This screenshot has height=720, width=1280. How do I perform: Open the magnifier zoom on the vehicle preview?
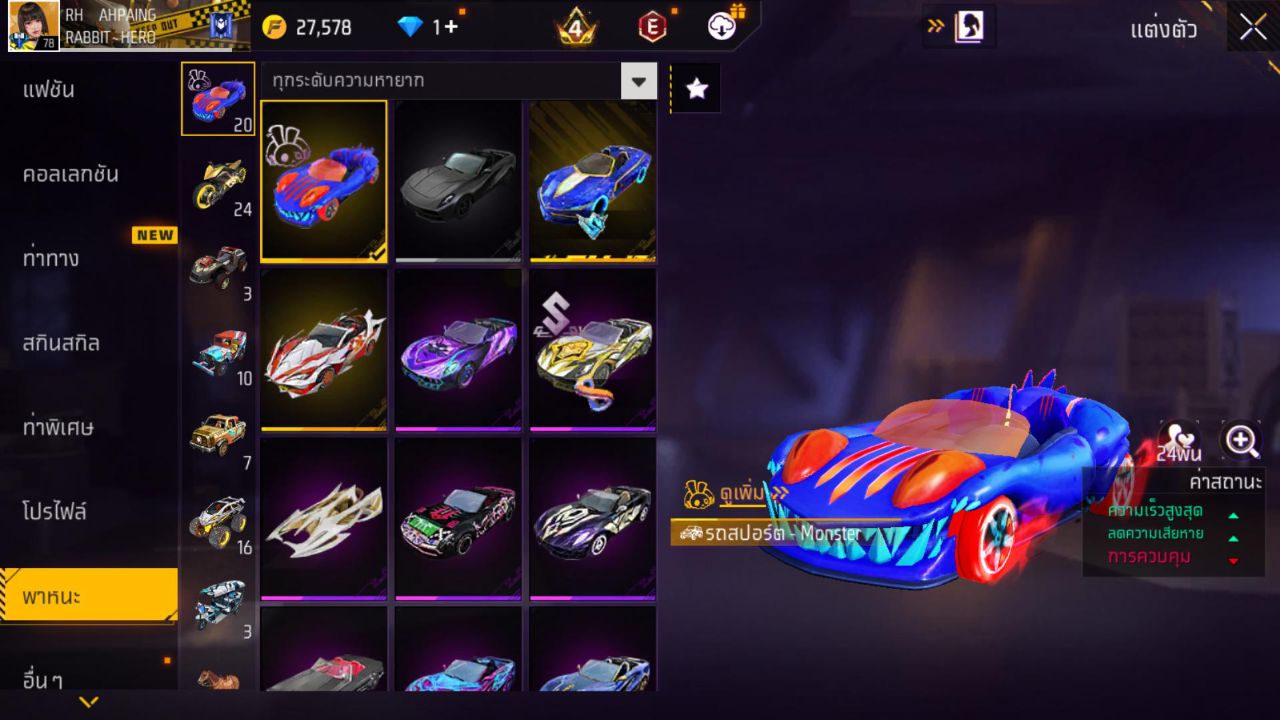1239,440
